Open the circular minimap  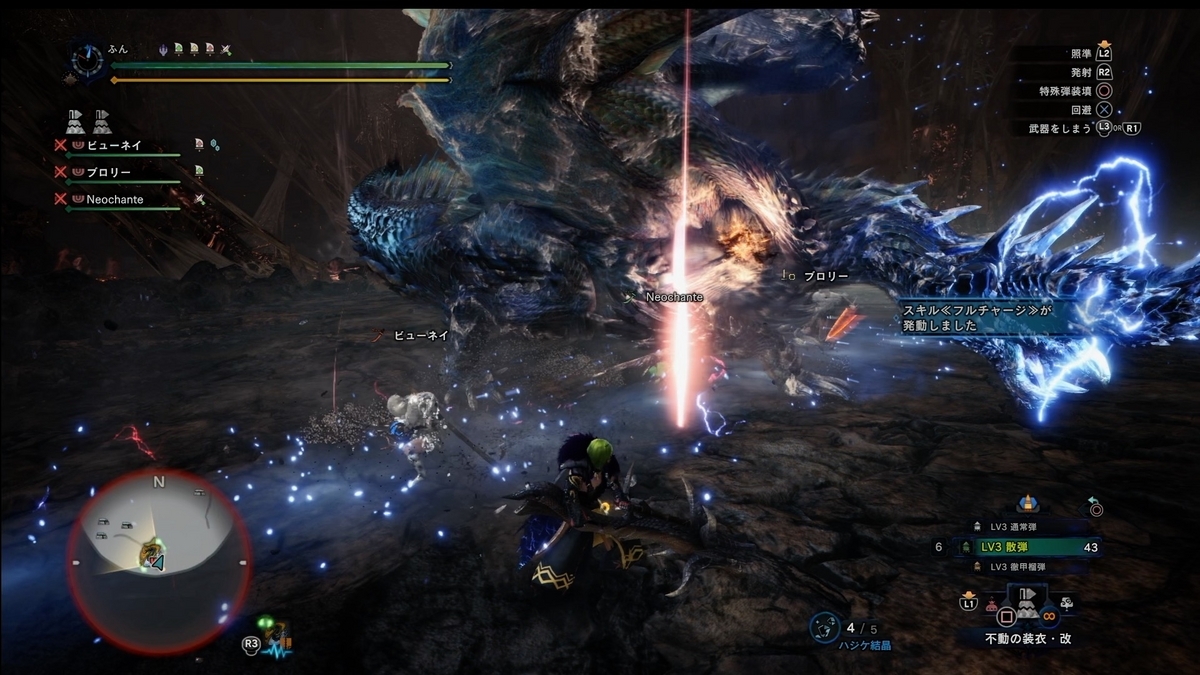[158, 560]
